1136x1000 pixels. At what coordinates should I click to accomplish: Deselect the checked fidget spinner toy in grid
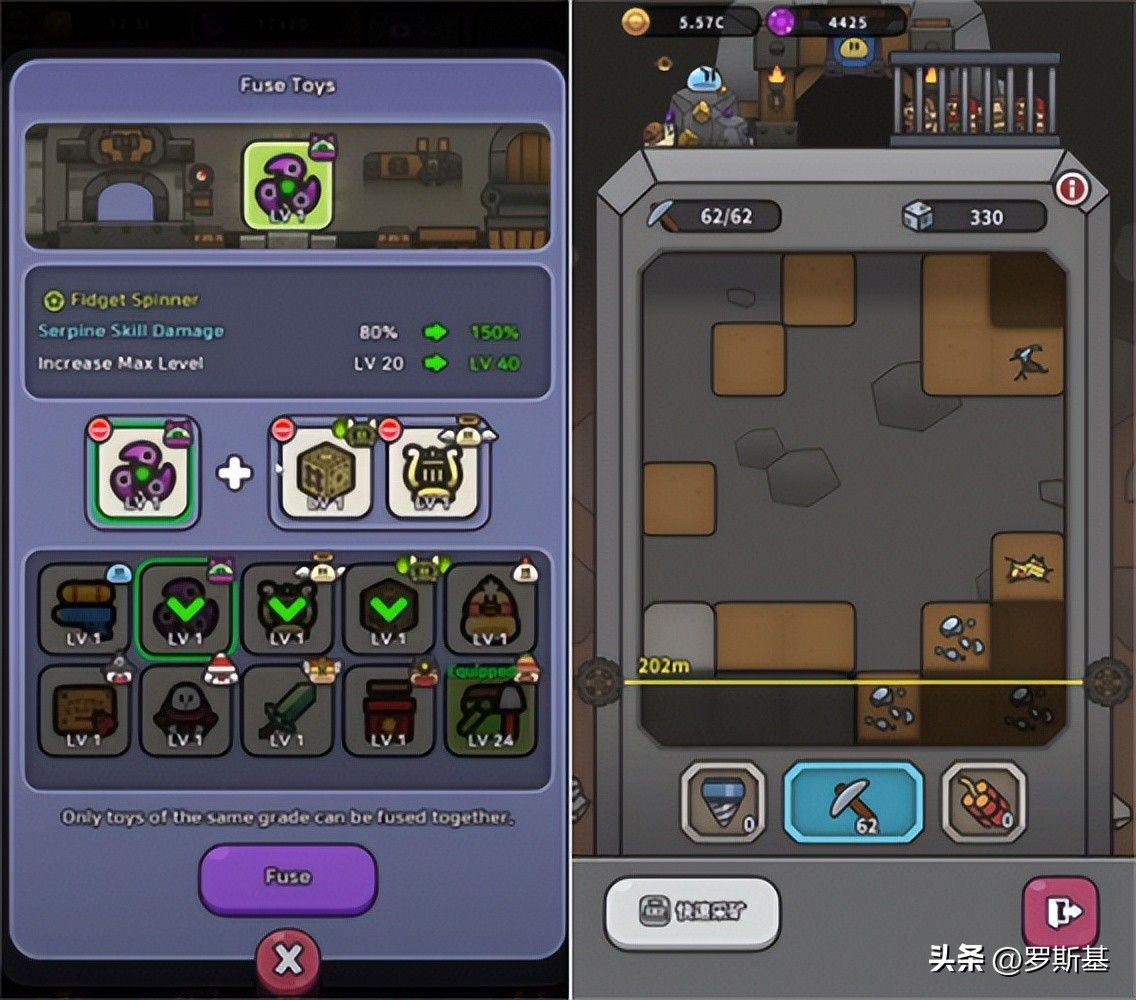coord(185,606)
